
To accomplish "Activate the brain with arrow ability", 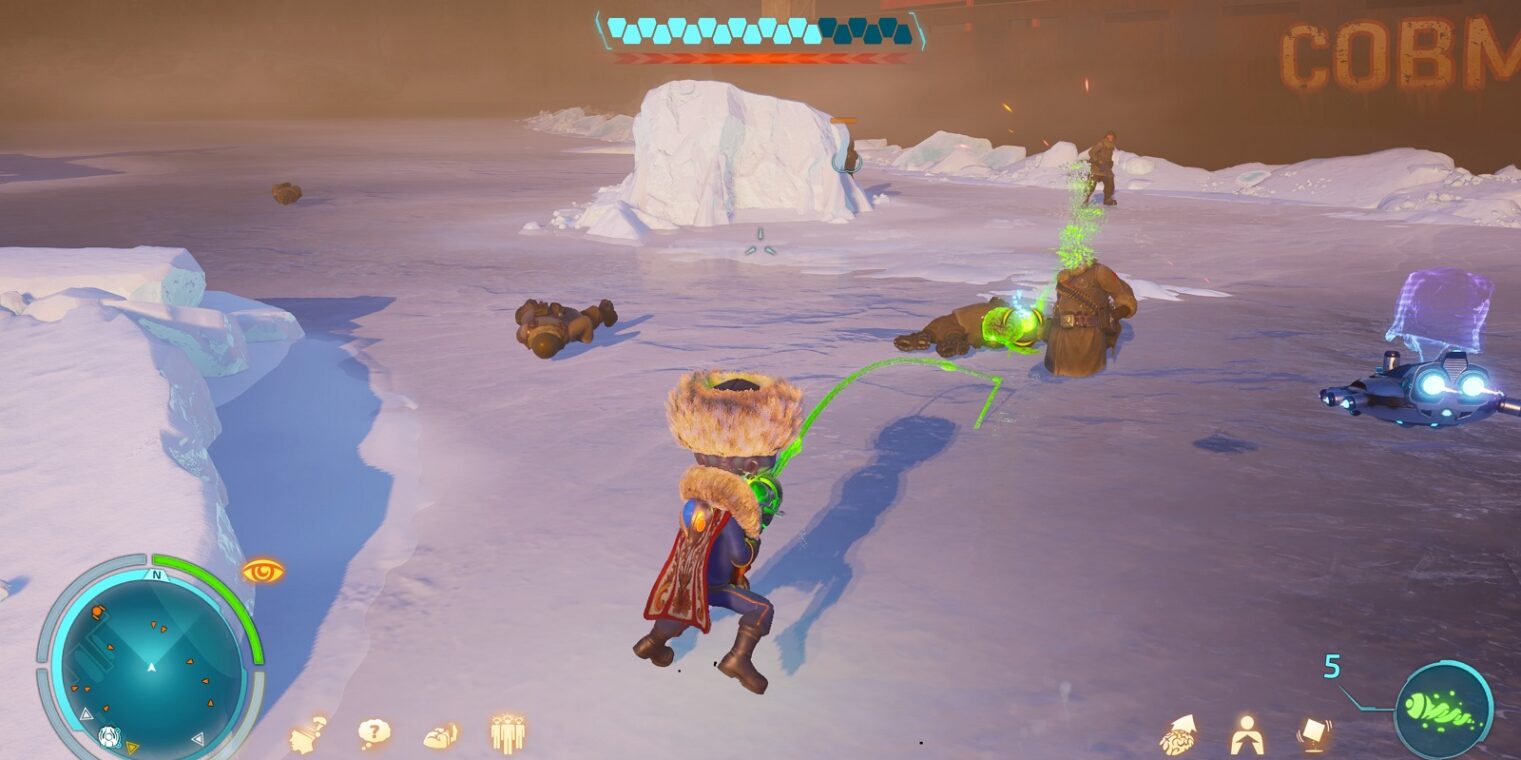I will click(x=1179, y=735).
